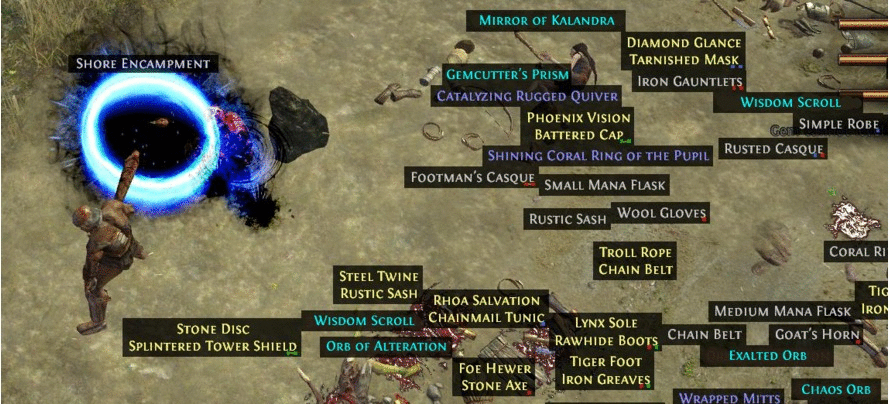Select the Medium Mana Flask label
Viewport: 889px width, 404px height.
[783, 311]
